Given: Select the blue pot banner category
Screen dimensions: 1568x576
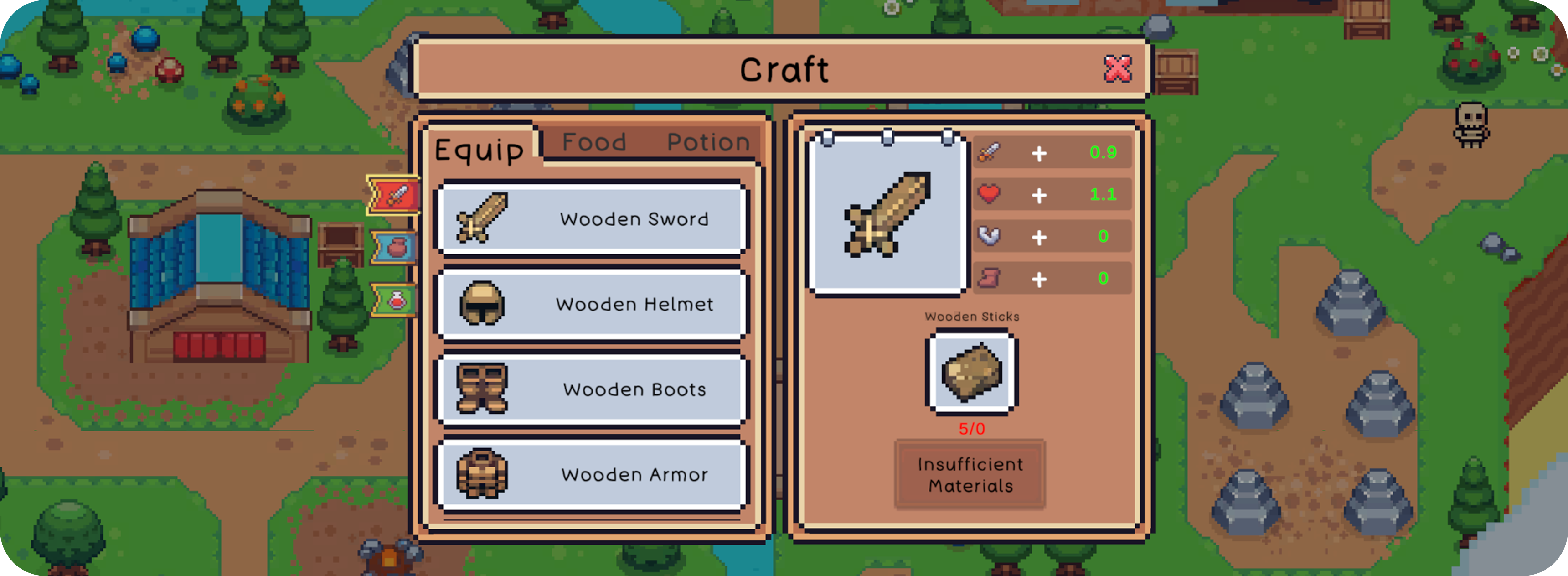Looking at the screenshot, I should click(x=395, y=248).
